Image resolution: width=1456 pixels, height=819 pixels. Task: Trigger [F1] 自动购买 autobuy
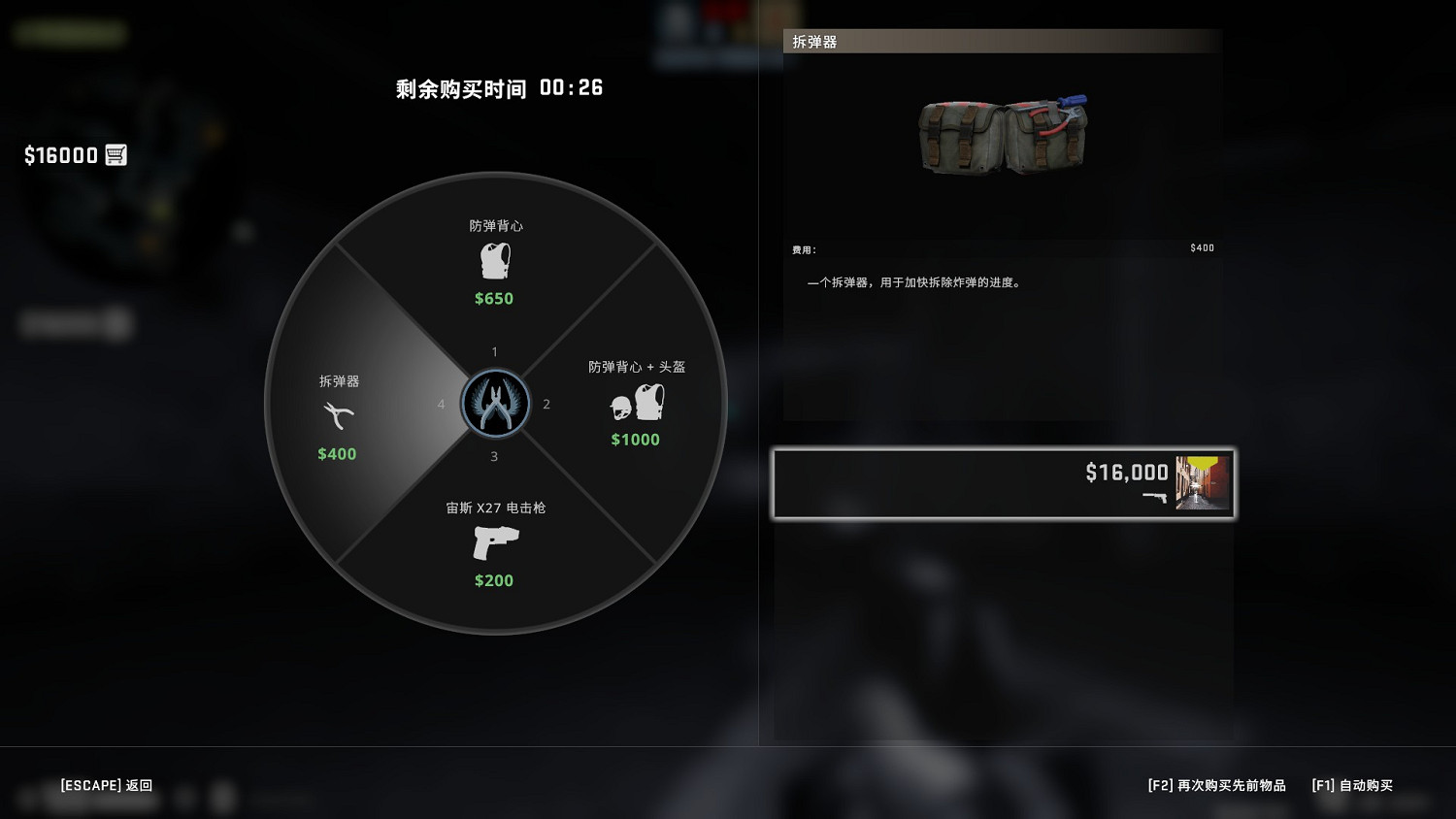pos(1352,786)
